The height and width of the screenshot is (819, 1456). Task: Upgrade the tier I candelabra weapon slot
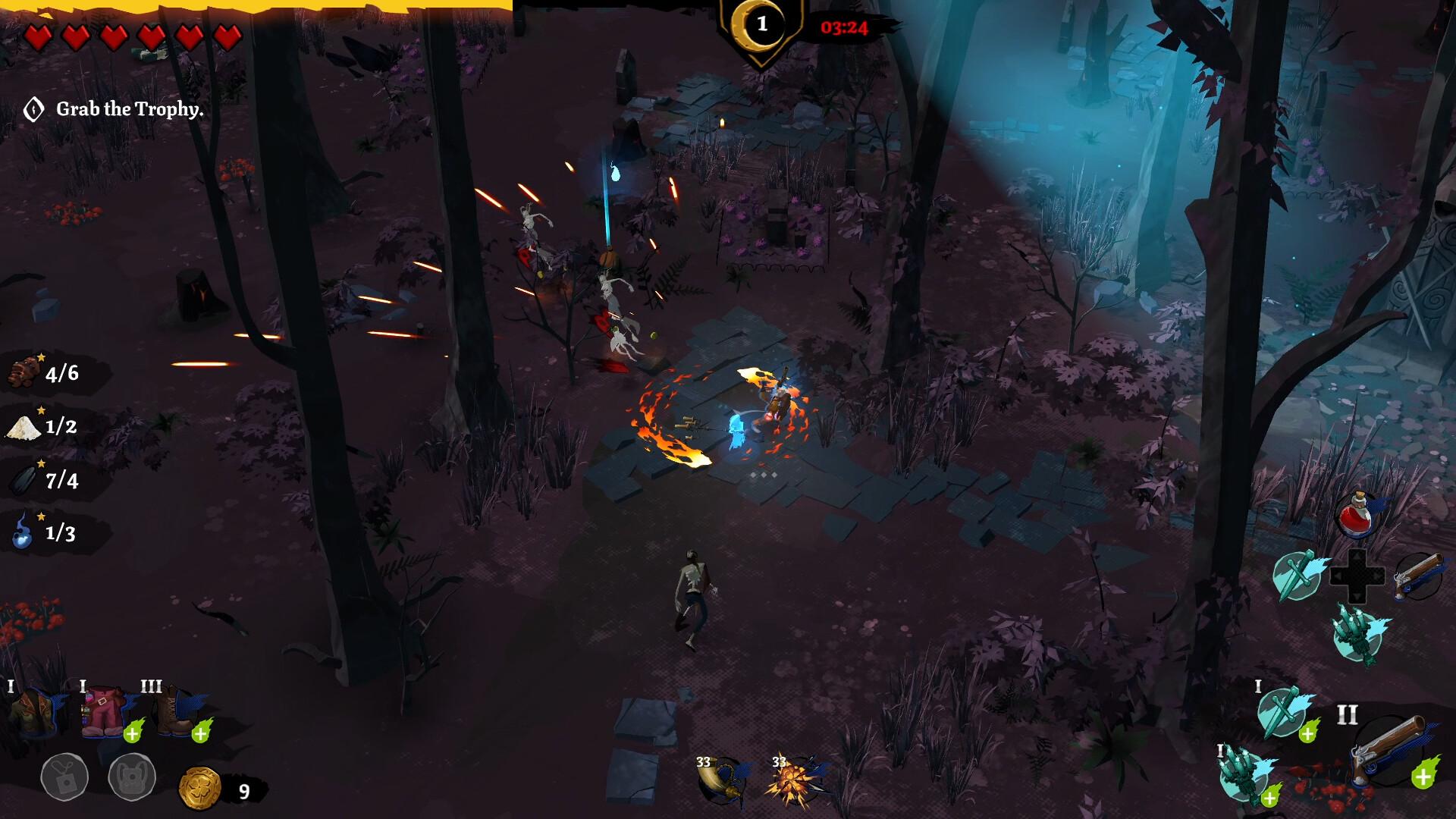point(1269,797)
